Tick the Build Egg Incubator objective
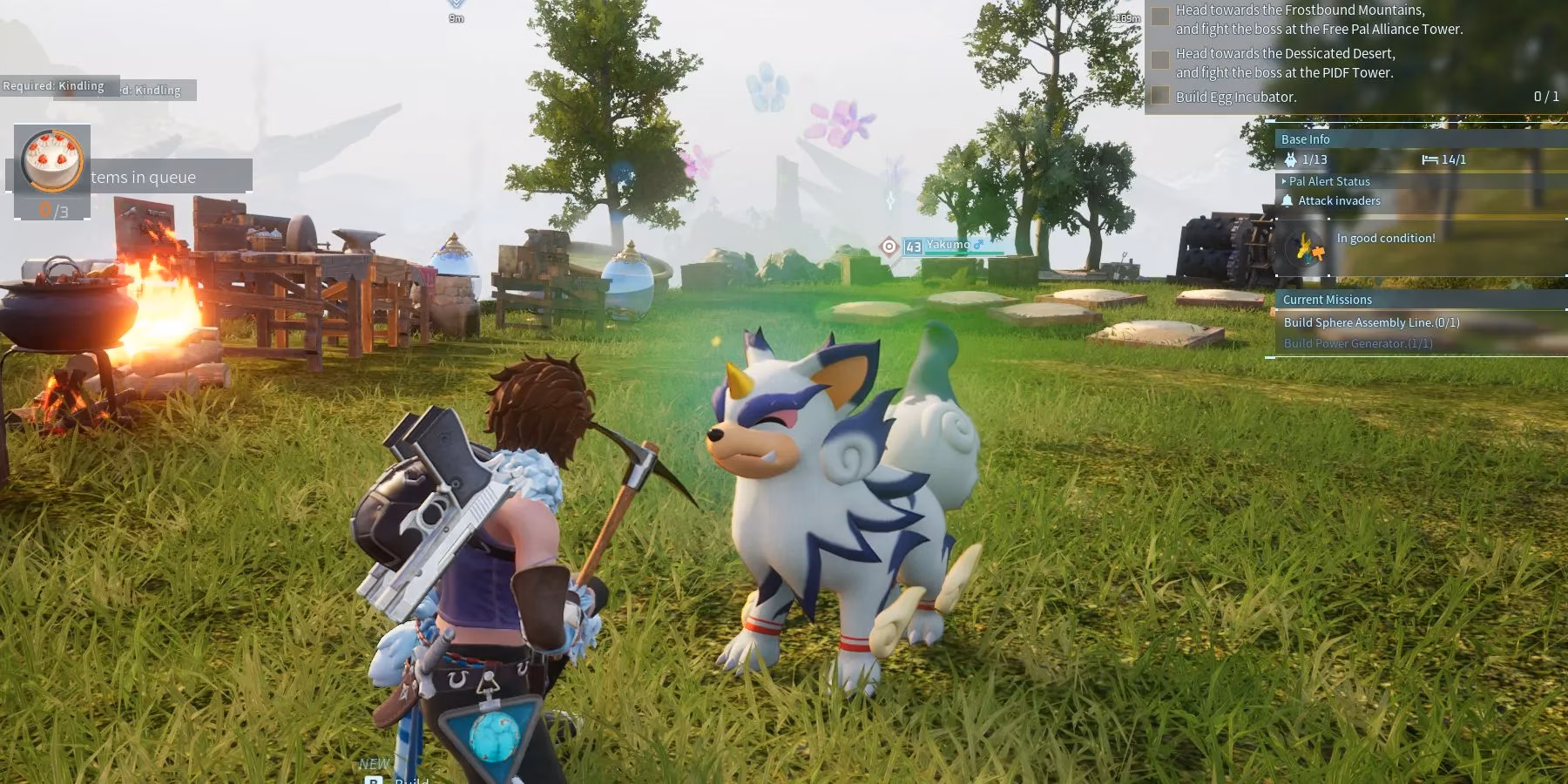 click(x=1160, y=96)
